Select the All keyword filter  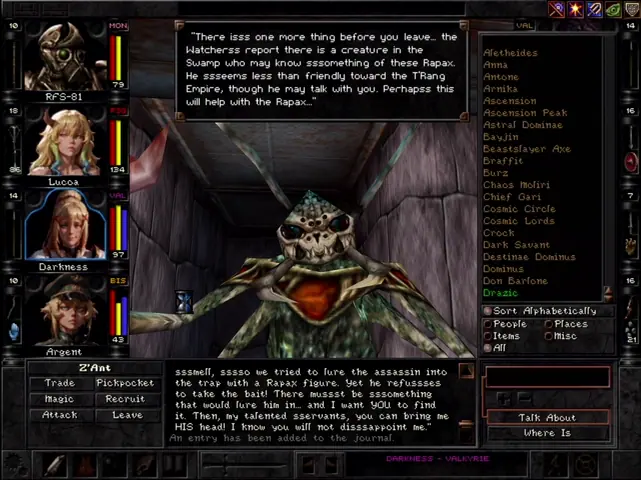click(x=489, y=348)
